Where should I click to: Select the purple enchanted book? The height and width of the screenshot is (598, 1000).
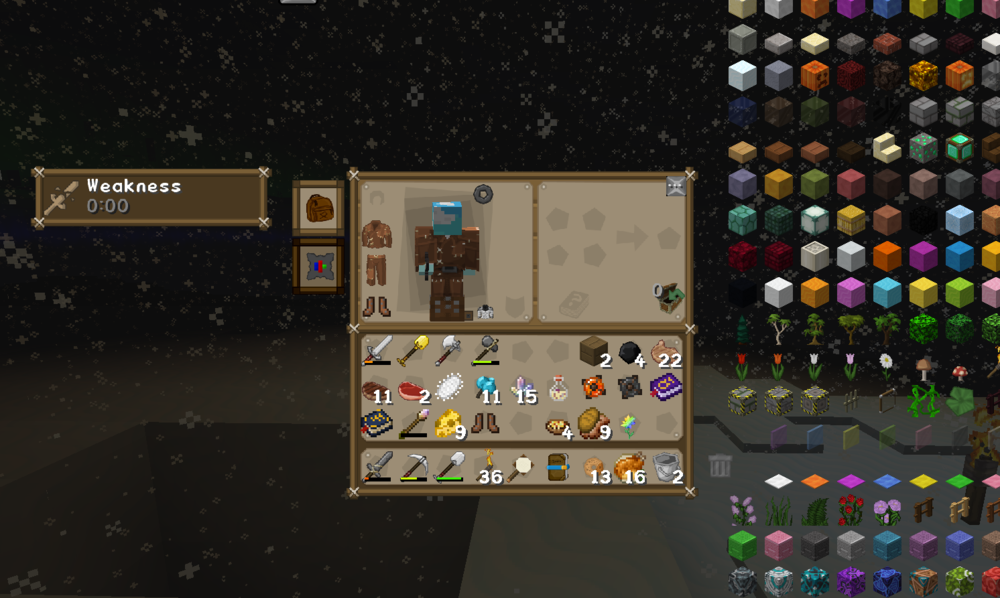664,387
